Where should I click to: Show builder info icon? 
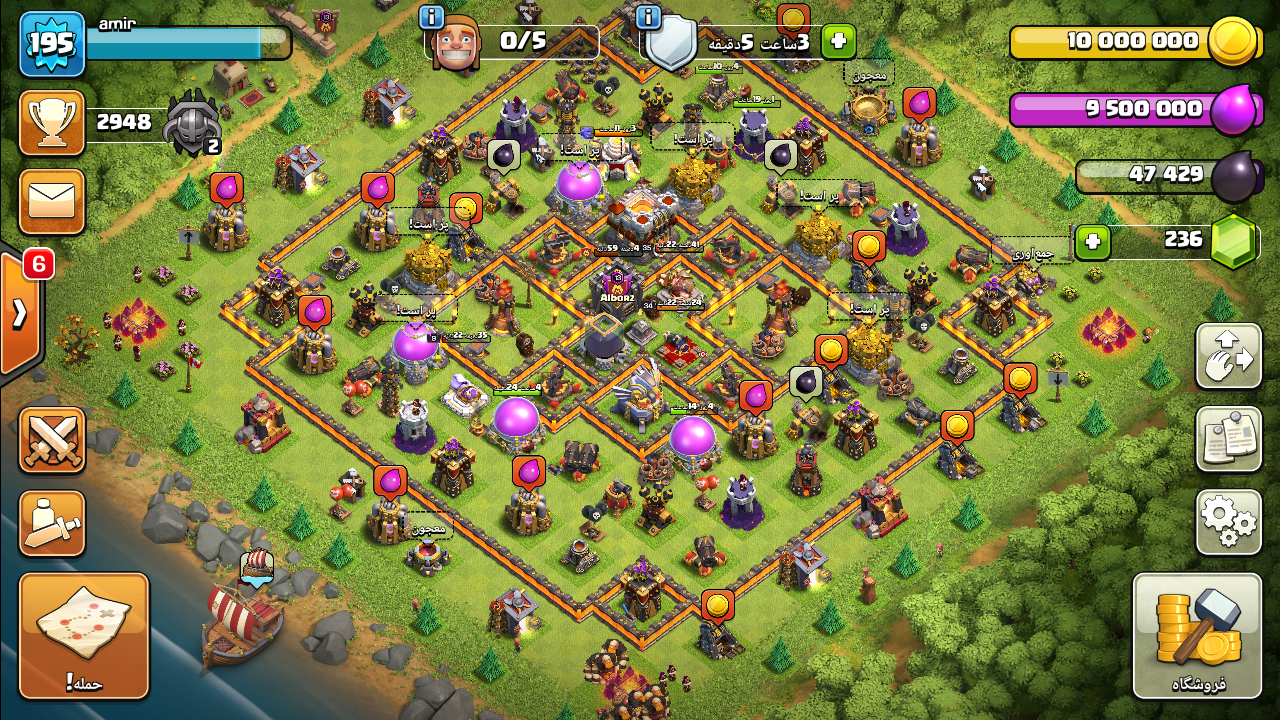point(432,17)
